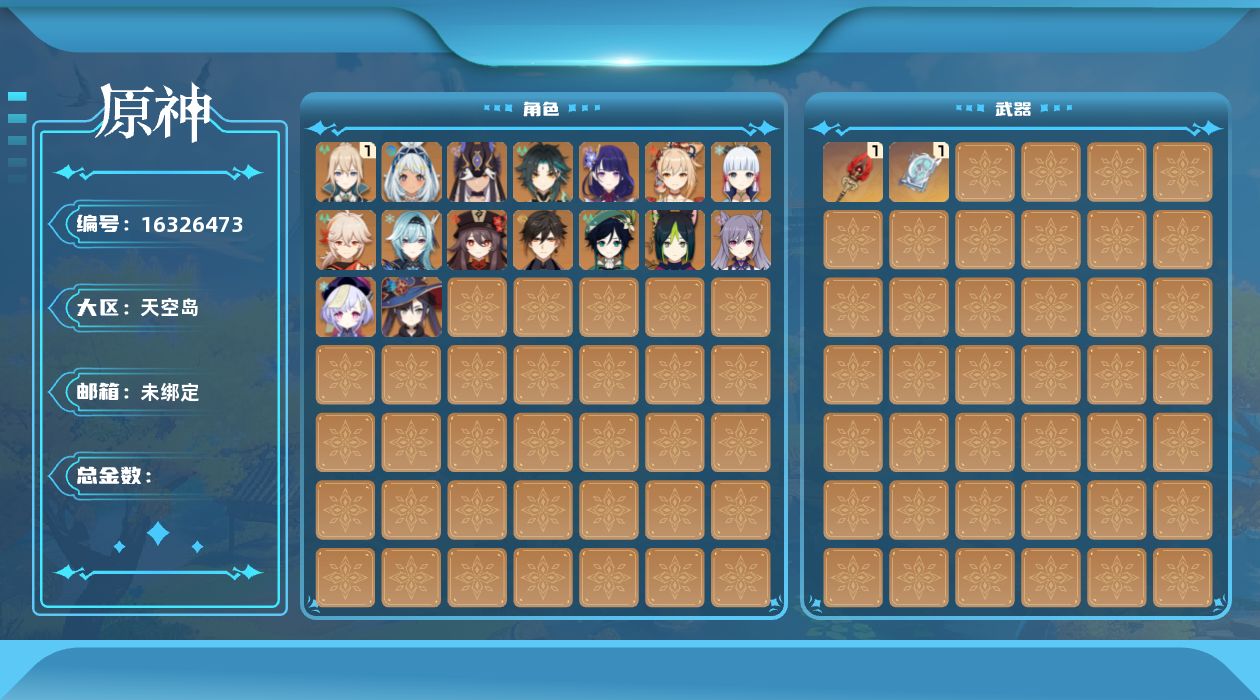Screen dimensions: 1260x700
Task: Select the Staff of Homa weapon slot
Action: pyautogui.click(x=853, y=172)
